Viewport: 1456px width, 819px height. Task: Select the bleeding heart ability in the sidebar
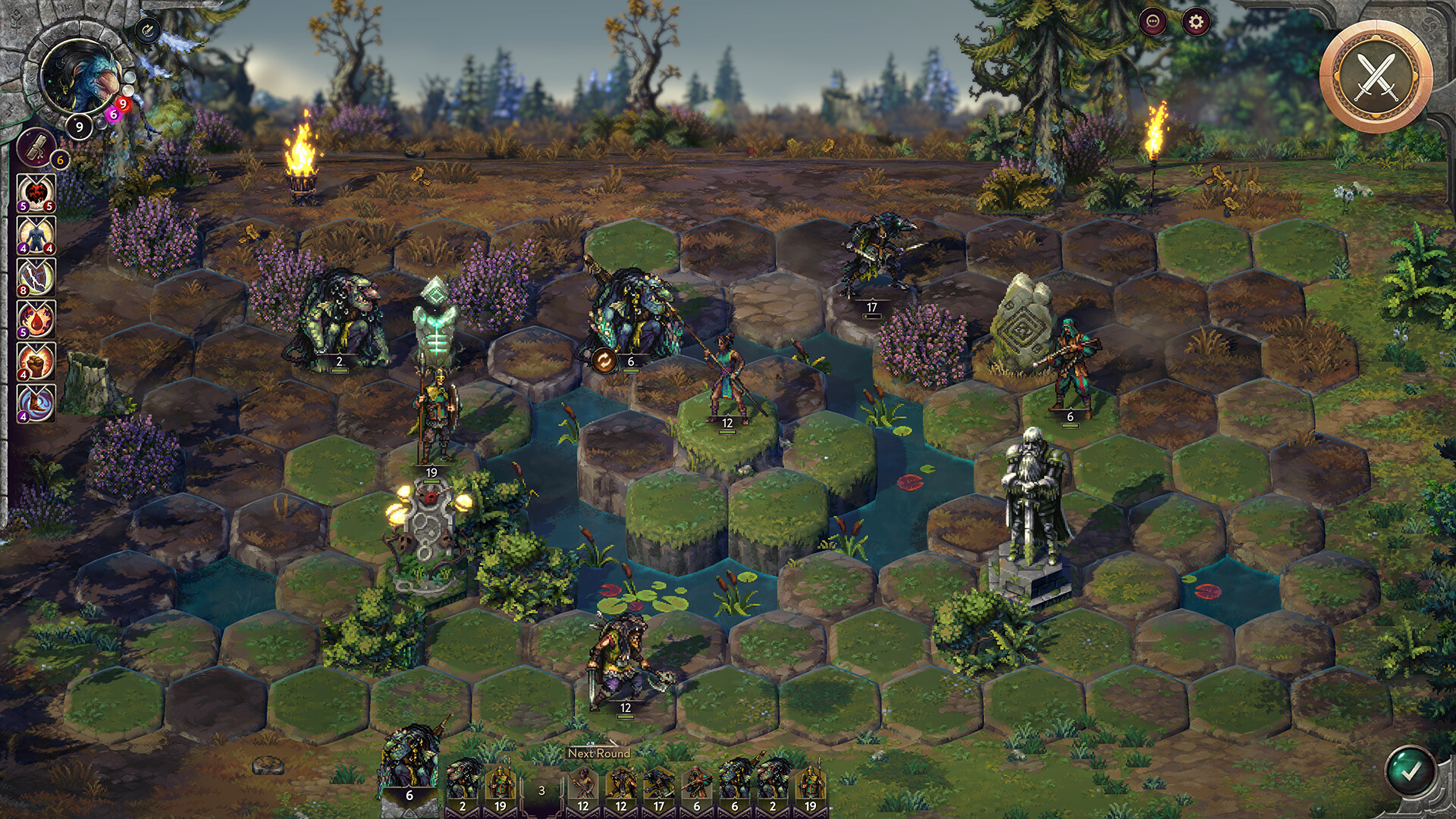pyautogui.click(x=35, y=192)
